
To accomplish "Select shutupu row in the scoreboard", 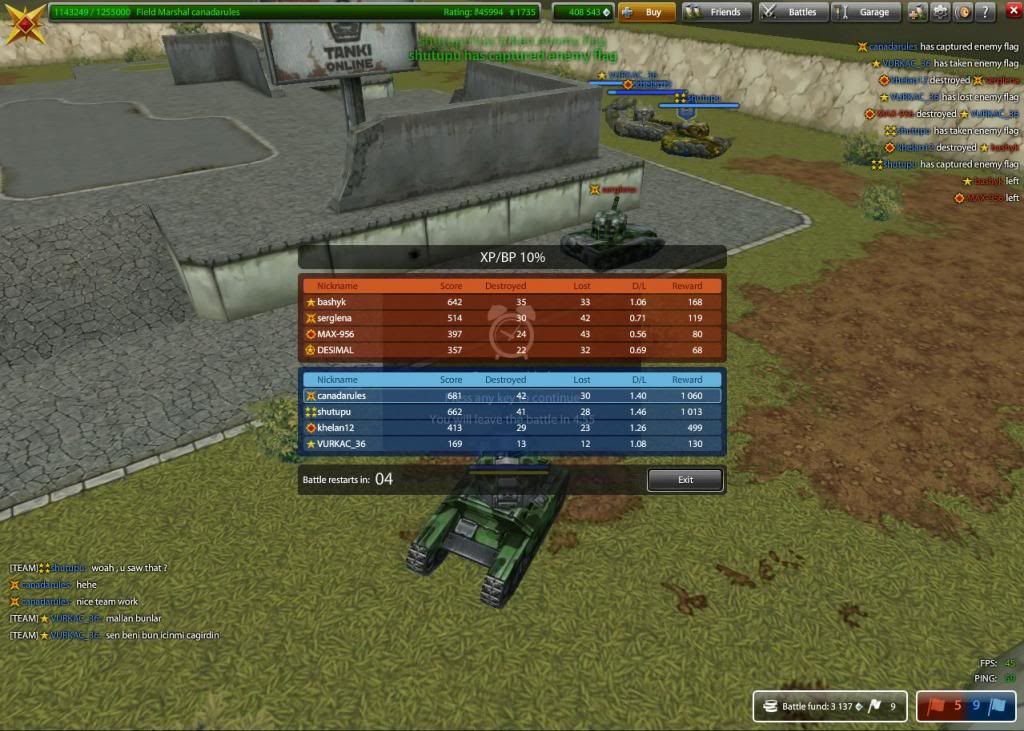I will point(512,412).
